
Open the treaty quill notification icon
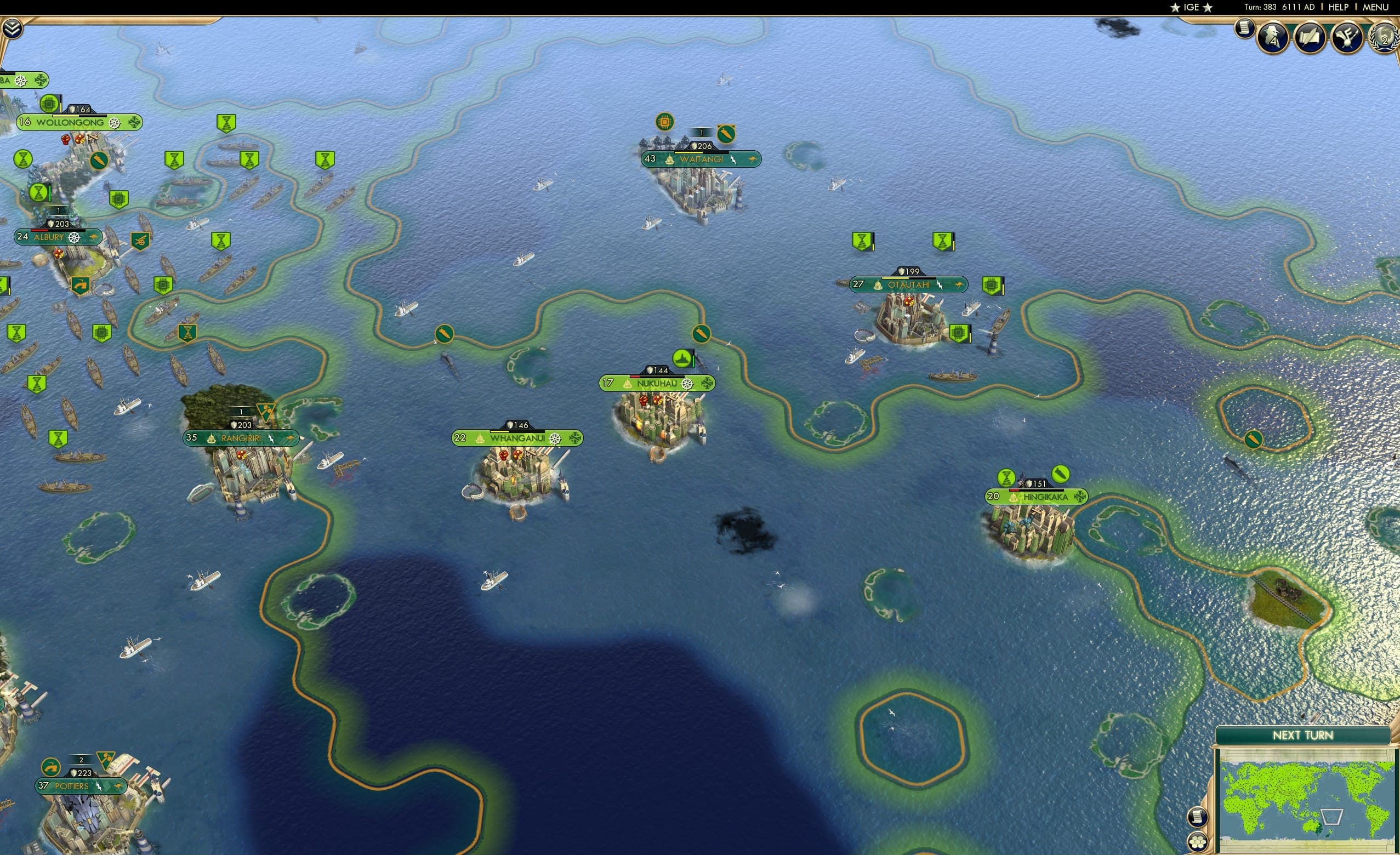point(1310,37)
